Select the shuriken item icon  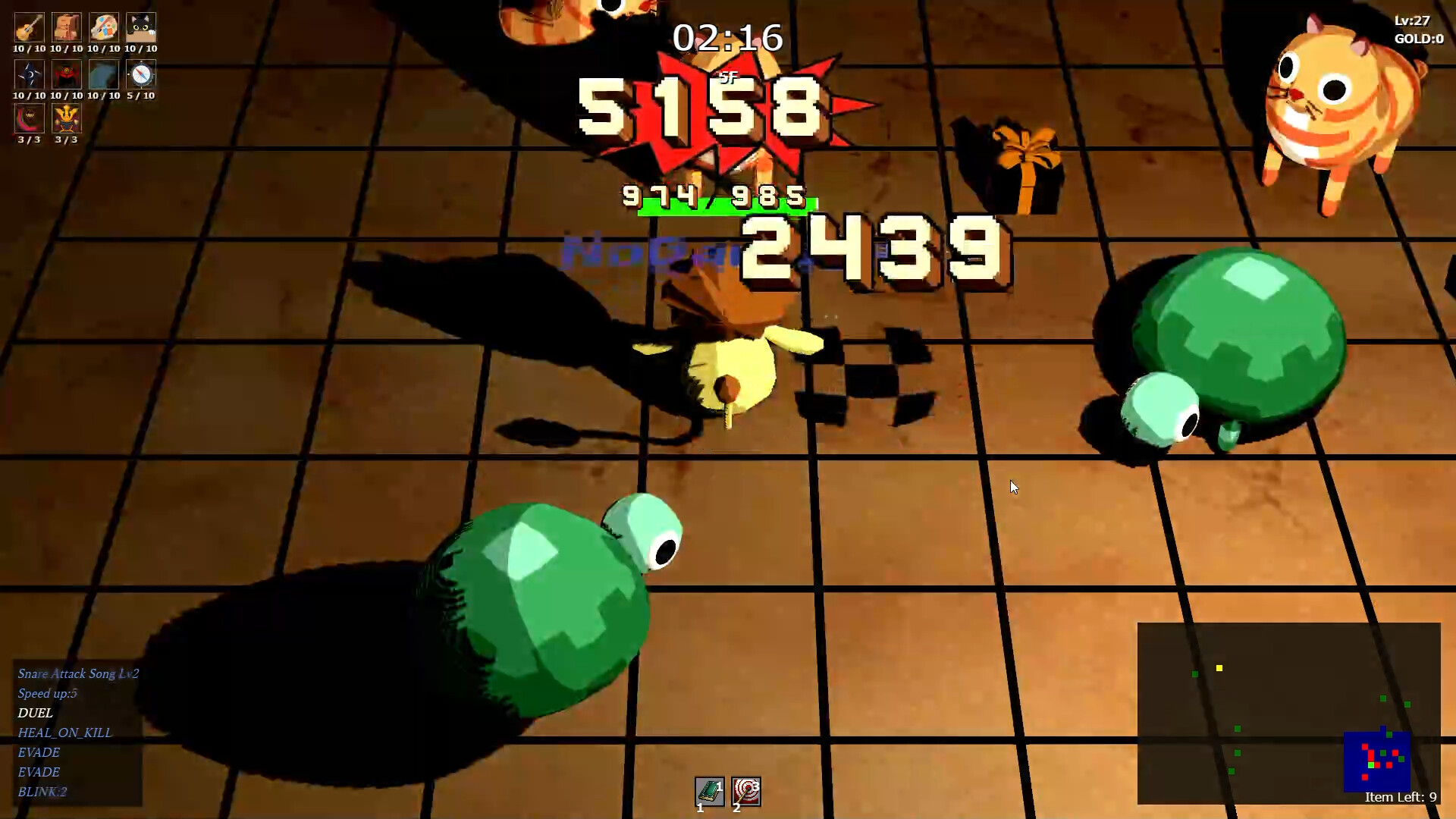tap(28, 75)
